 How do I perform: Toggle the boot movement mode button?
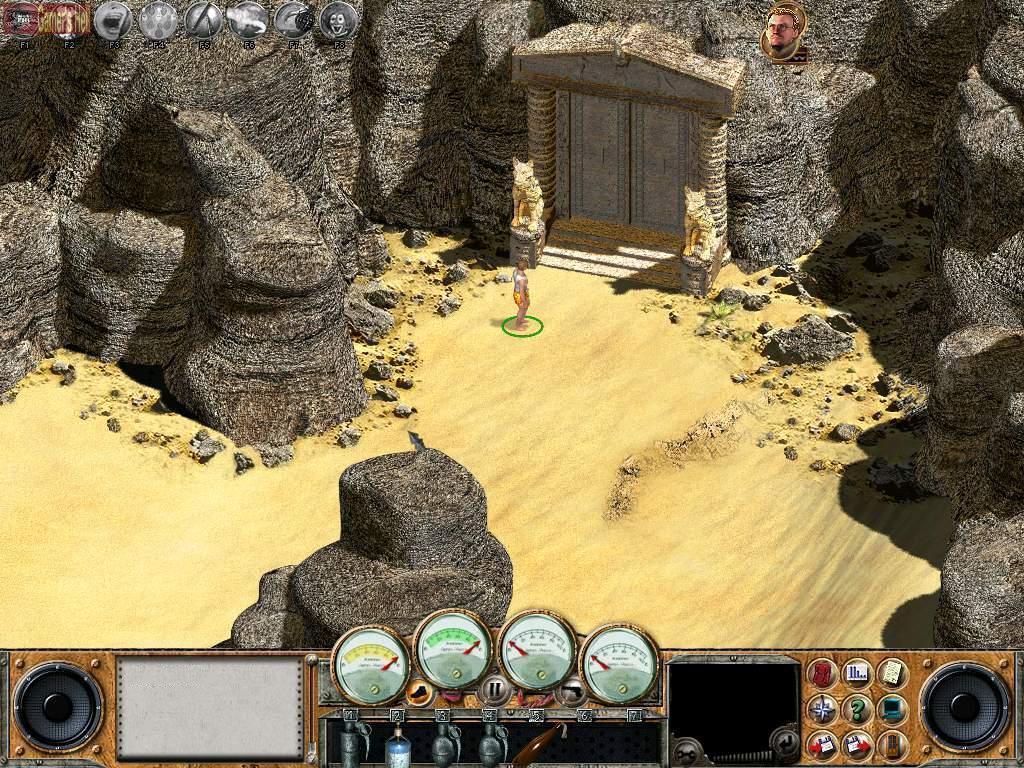click(x=421, y=690)
